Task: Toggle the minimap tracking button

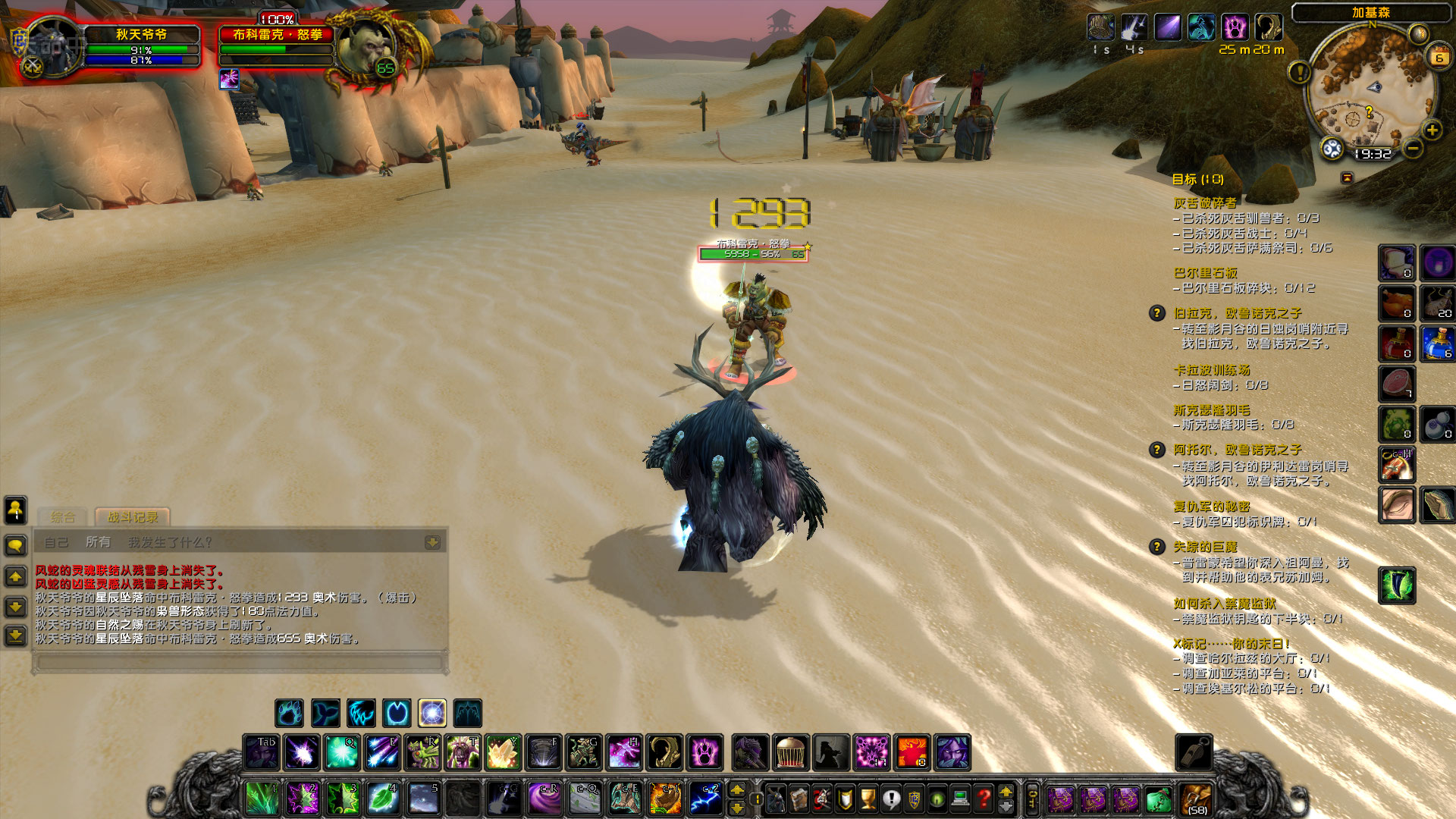Action: [1332, 149]
